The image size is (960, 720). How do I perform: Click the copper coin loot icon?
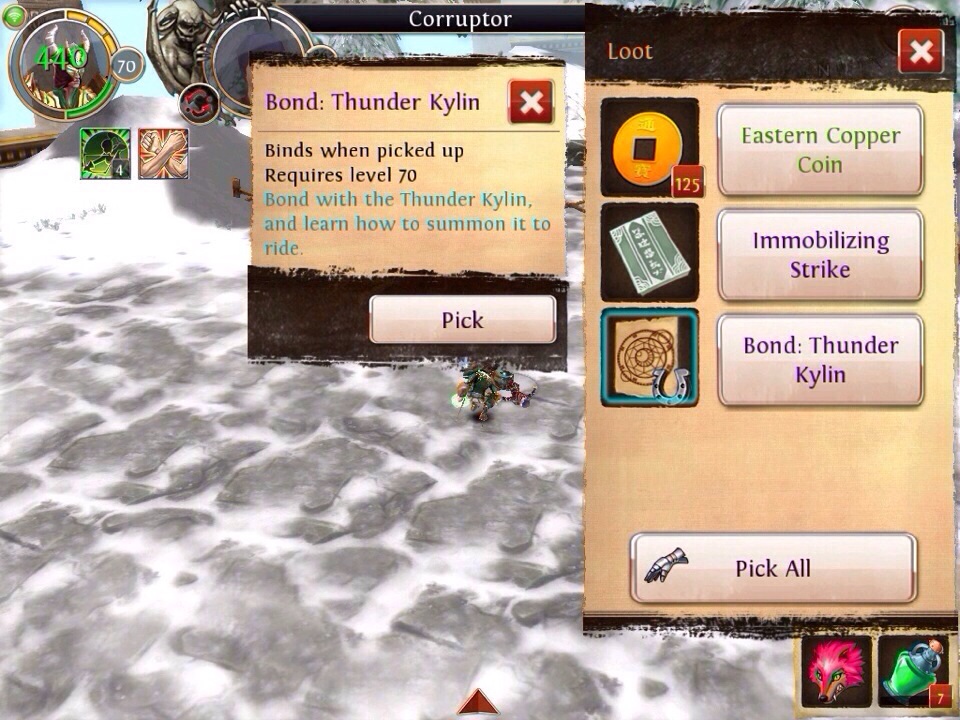tap(649, 147)
